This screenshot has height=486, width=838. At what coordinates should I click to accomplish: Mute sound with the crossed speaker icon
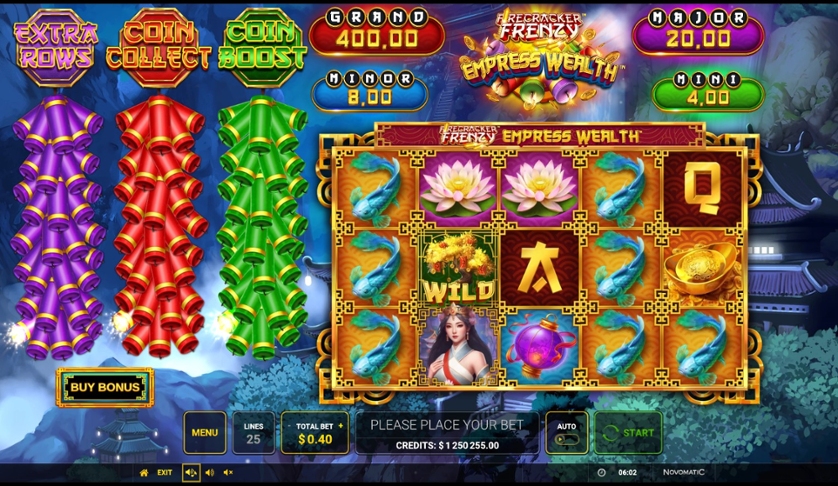tap(228, 473)
